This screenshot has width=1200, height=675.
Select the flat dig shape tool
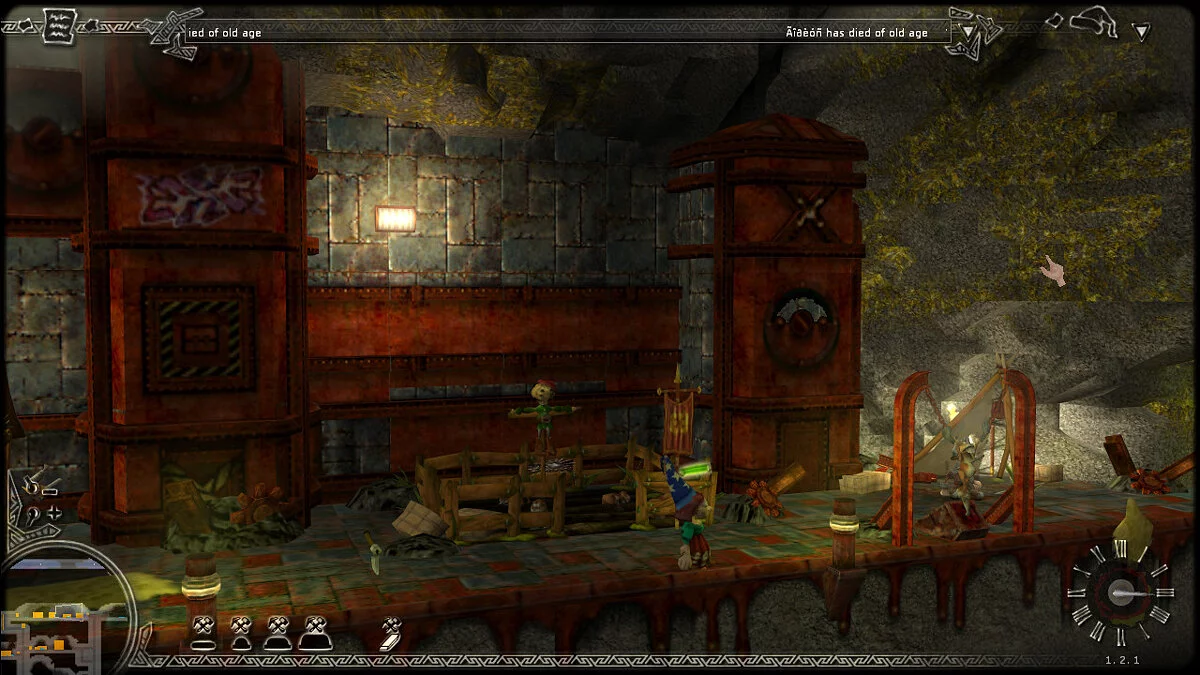point(203,632)
